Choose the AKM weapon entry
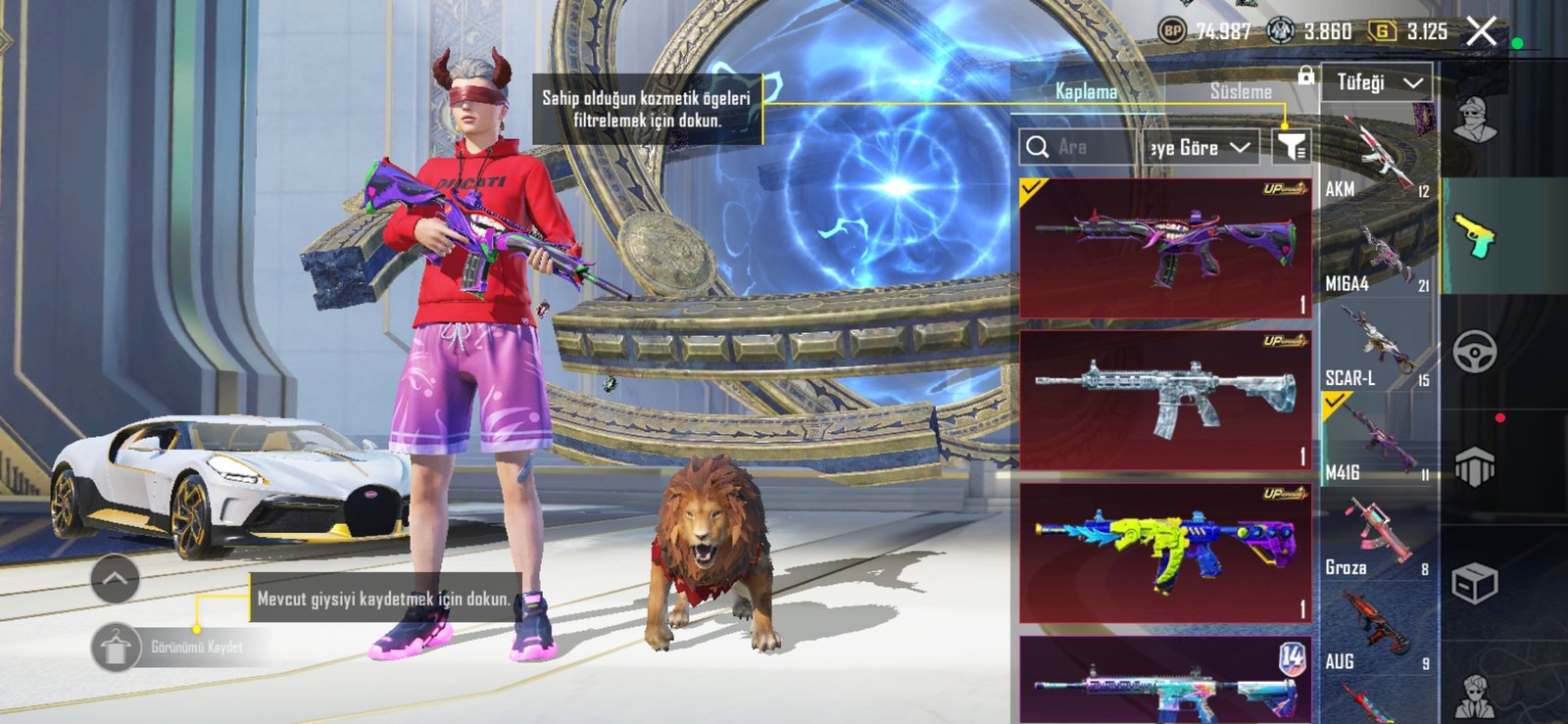This screenshot has width=1568, height=724. pos(1377,159)
